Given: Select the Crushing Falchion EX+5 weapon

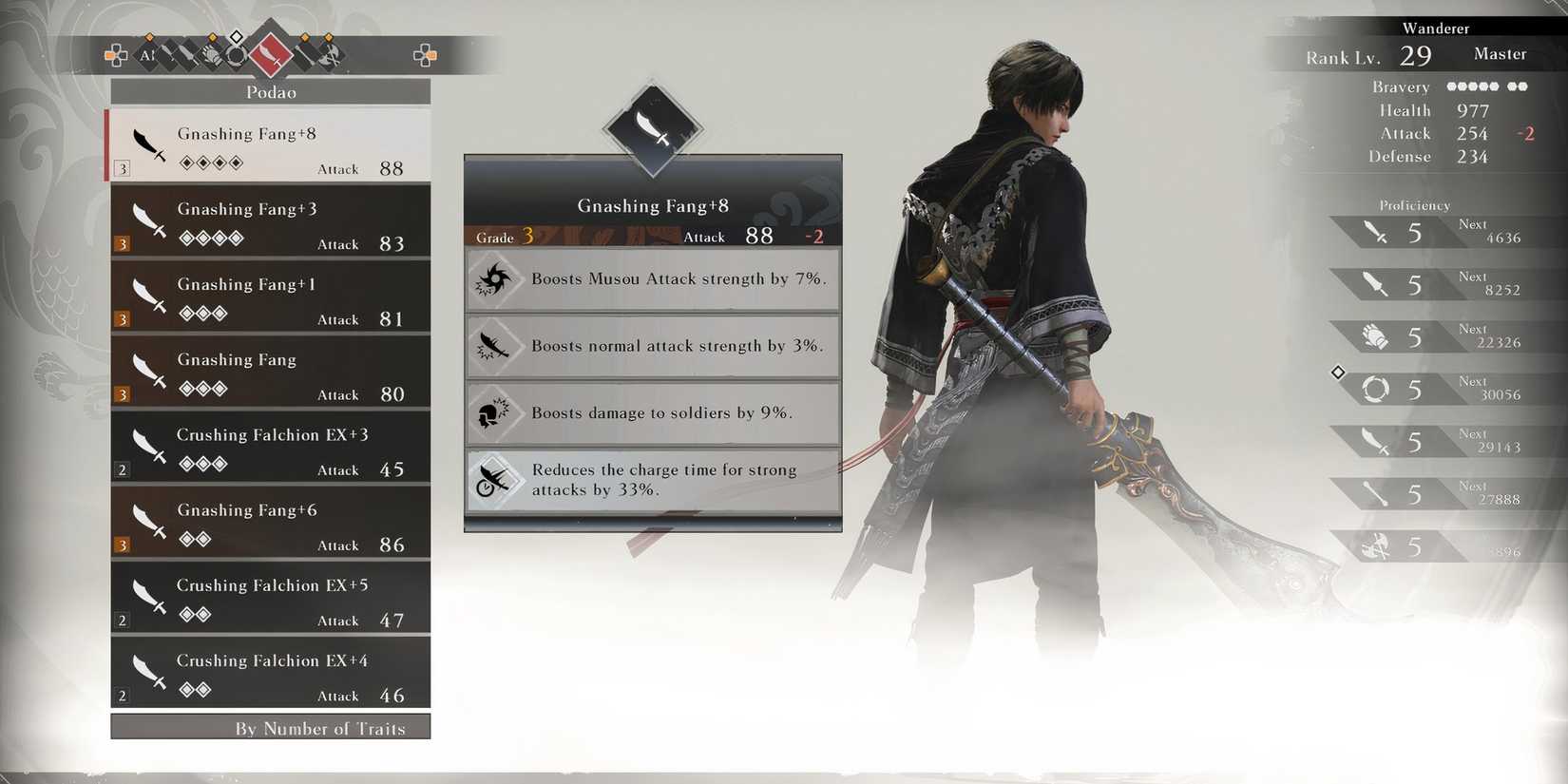Looking at the screenshot, I should tap(271, 599).
